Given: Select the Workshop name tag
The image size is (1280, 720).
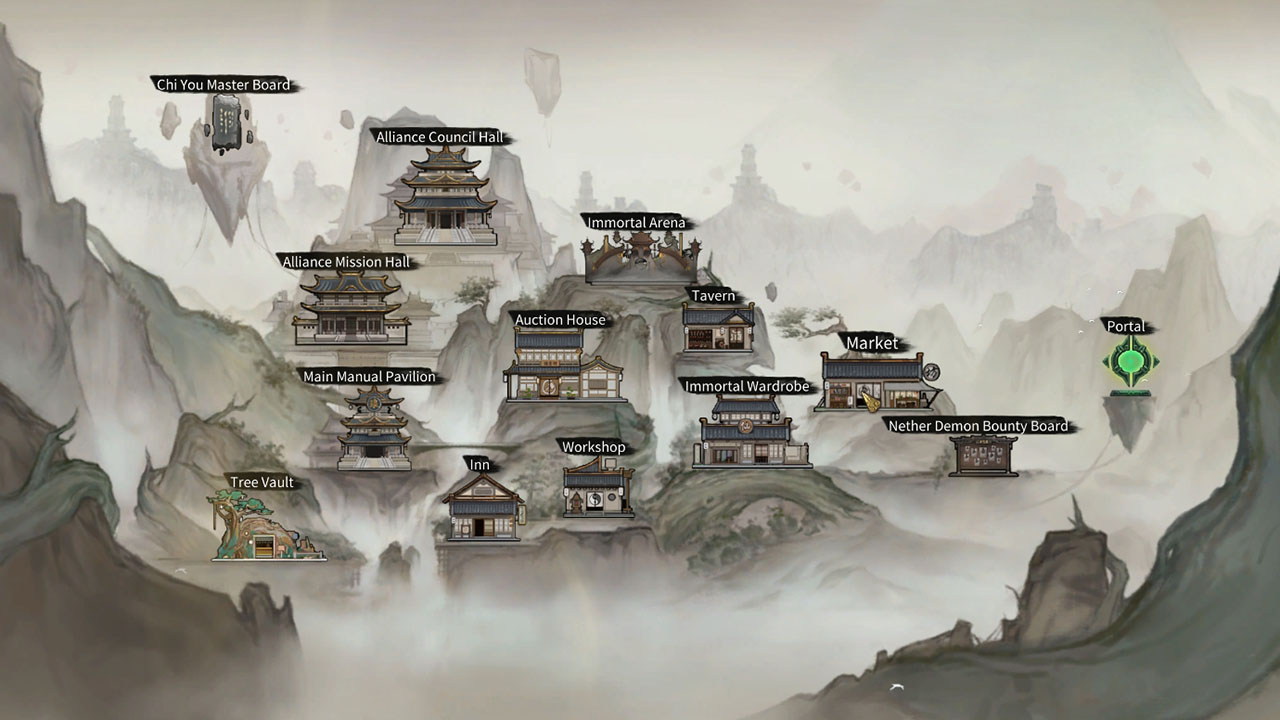Looking at the screenshot, I should coord(592,448).
